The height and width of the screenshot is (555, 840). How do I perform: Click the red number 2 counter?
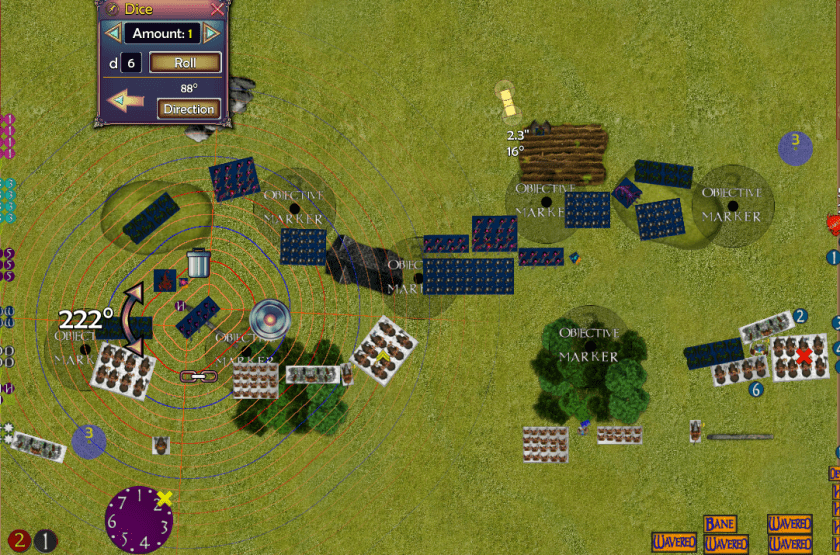point(20,540)
